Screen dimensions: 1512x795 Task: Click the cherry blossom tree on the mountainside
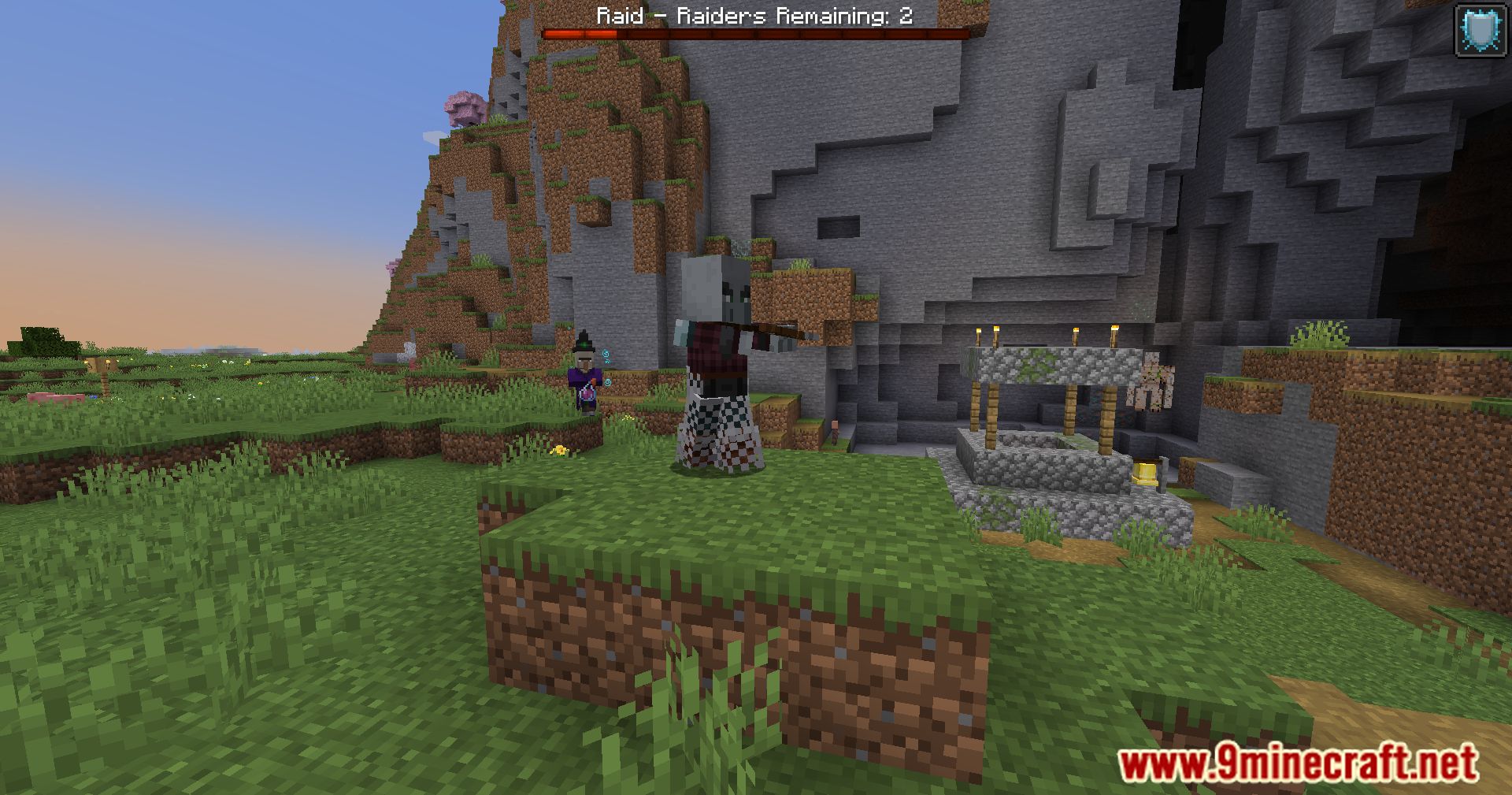tap(466, 106)
